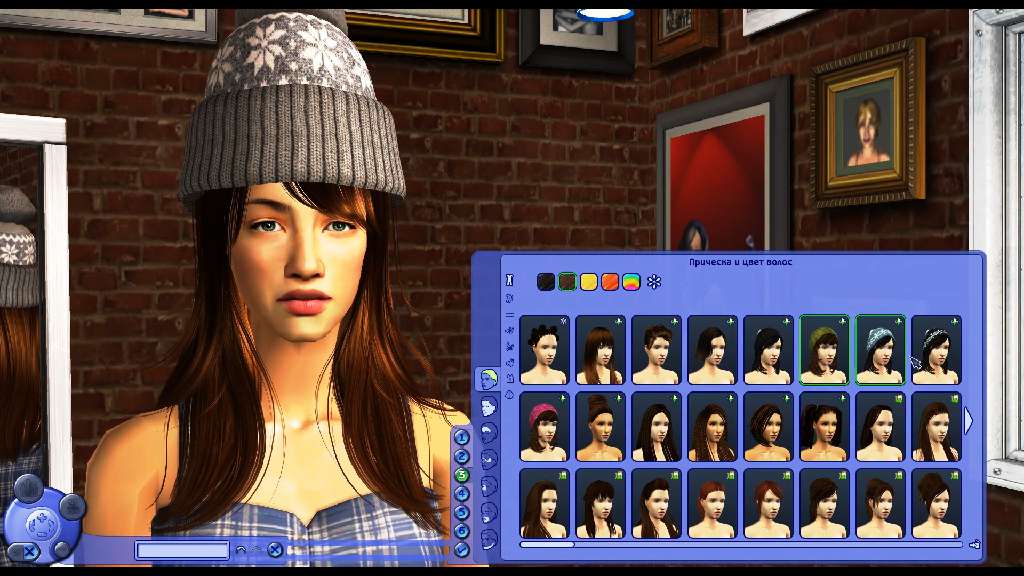
Task: Show the next page of hairstyles
Action: click(x=968, y=421)
